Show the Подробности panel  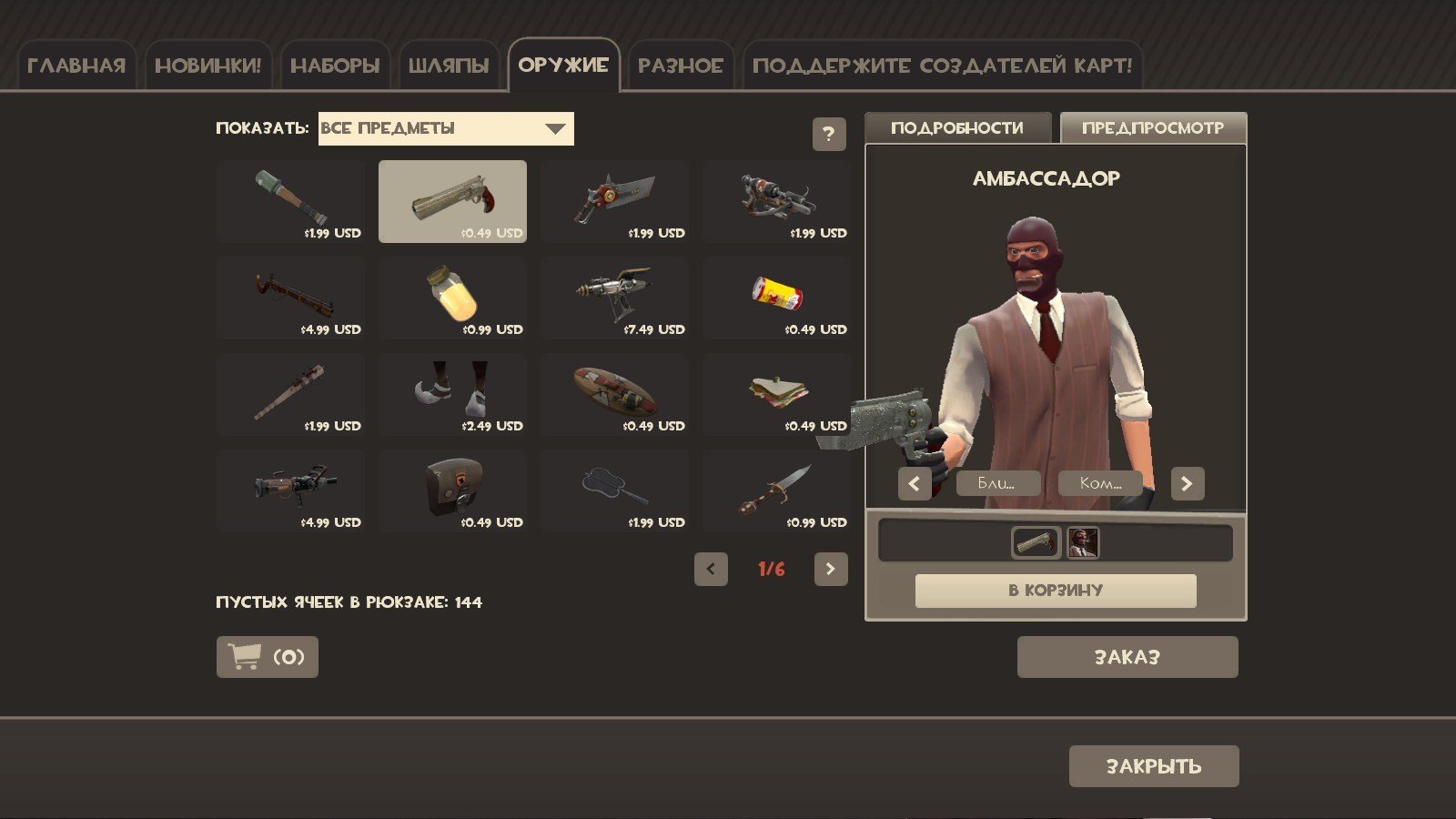[956, 128]
